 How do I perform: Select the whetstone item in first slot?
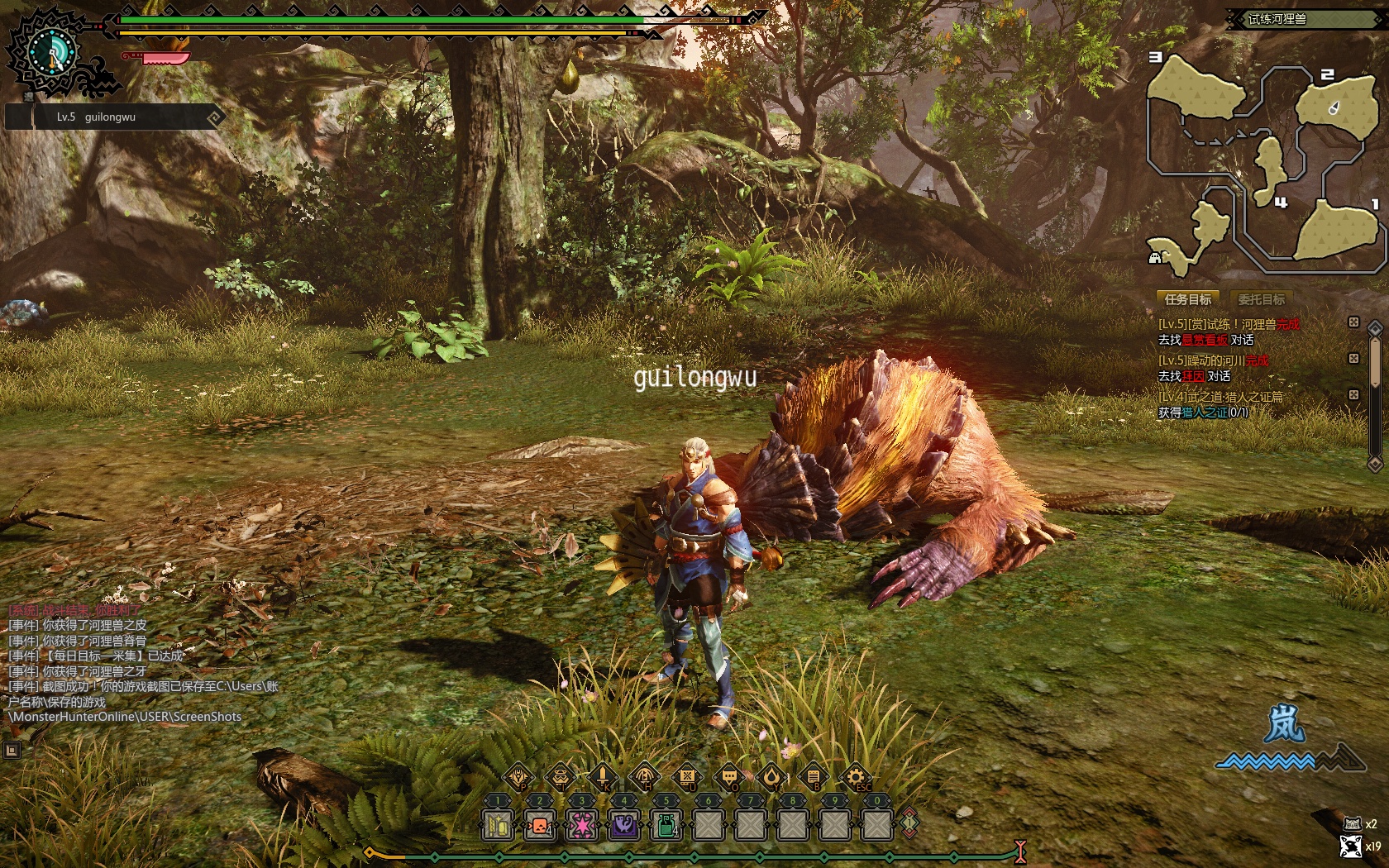pyautogui.click(x=498, y=824)
